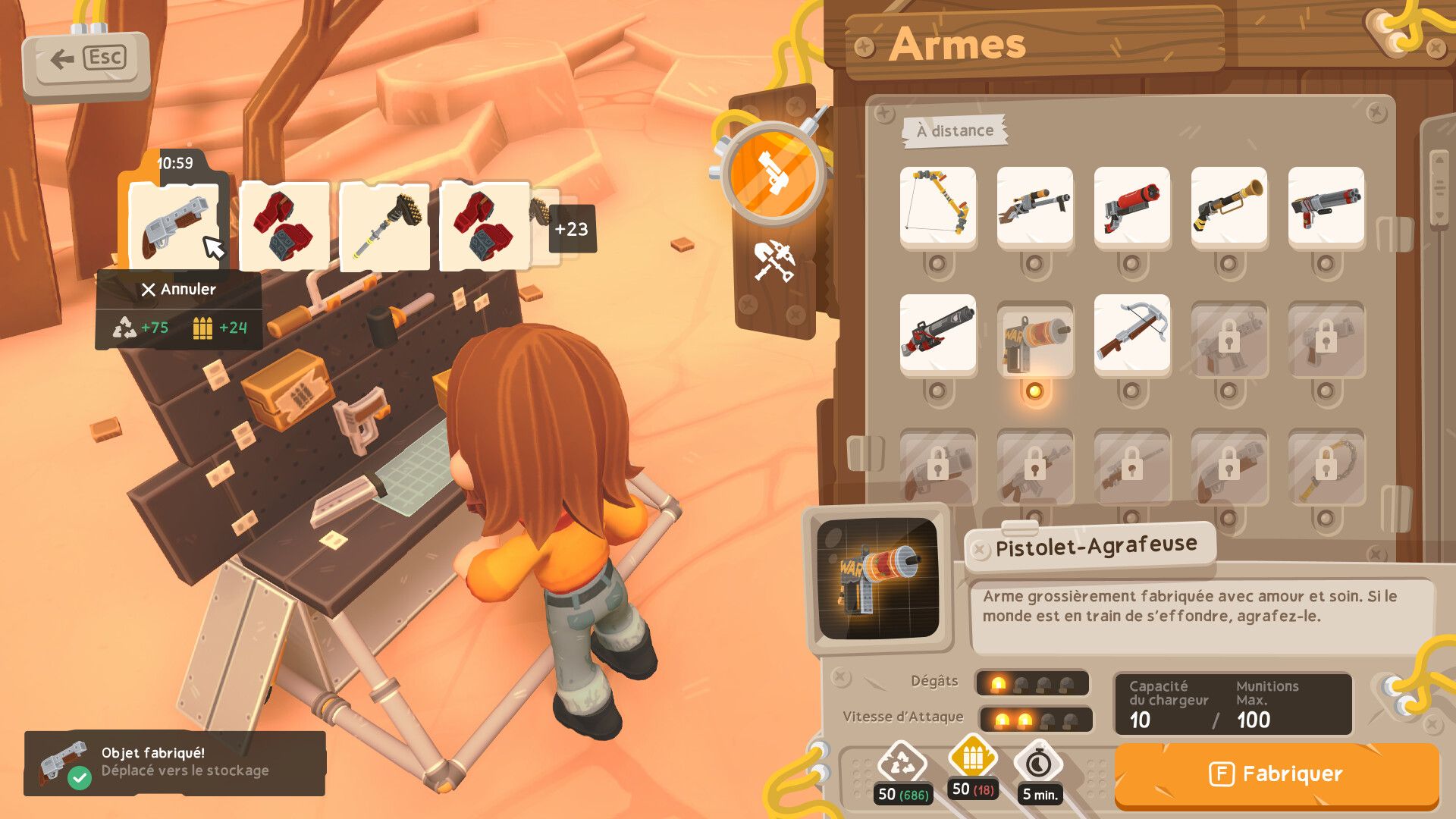Click the Esc back button
Image resolution: width=1456 pixels, height=819 pixels.
point(86,60)
